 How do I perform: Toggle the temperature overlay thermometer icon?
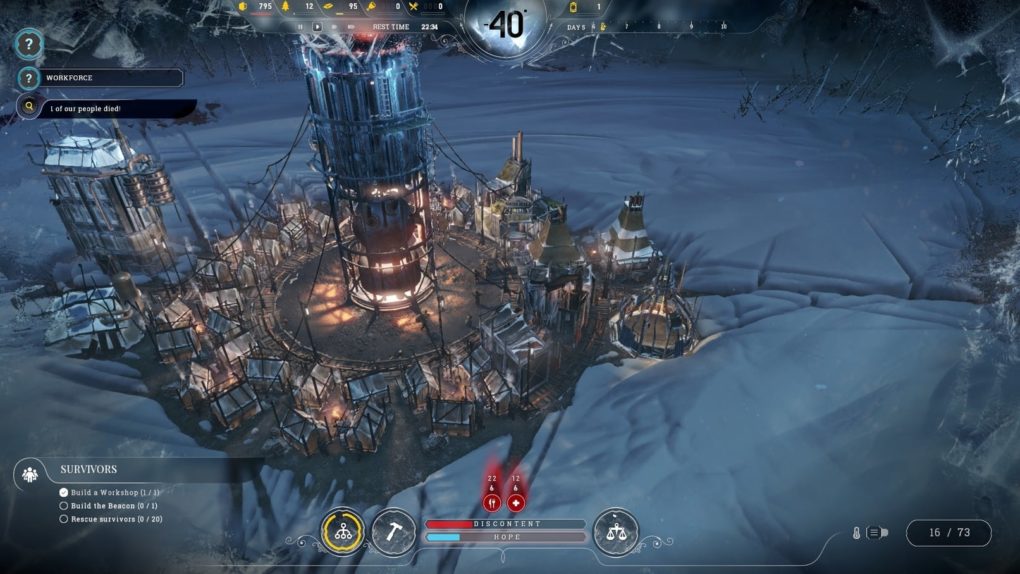(856, 533)
